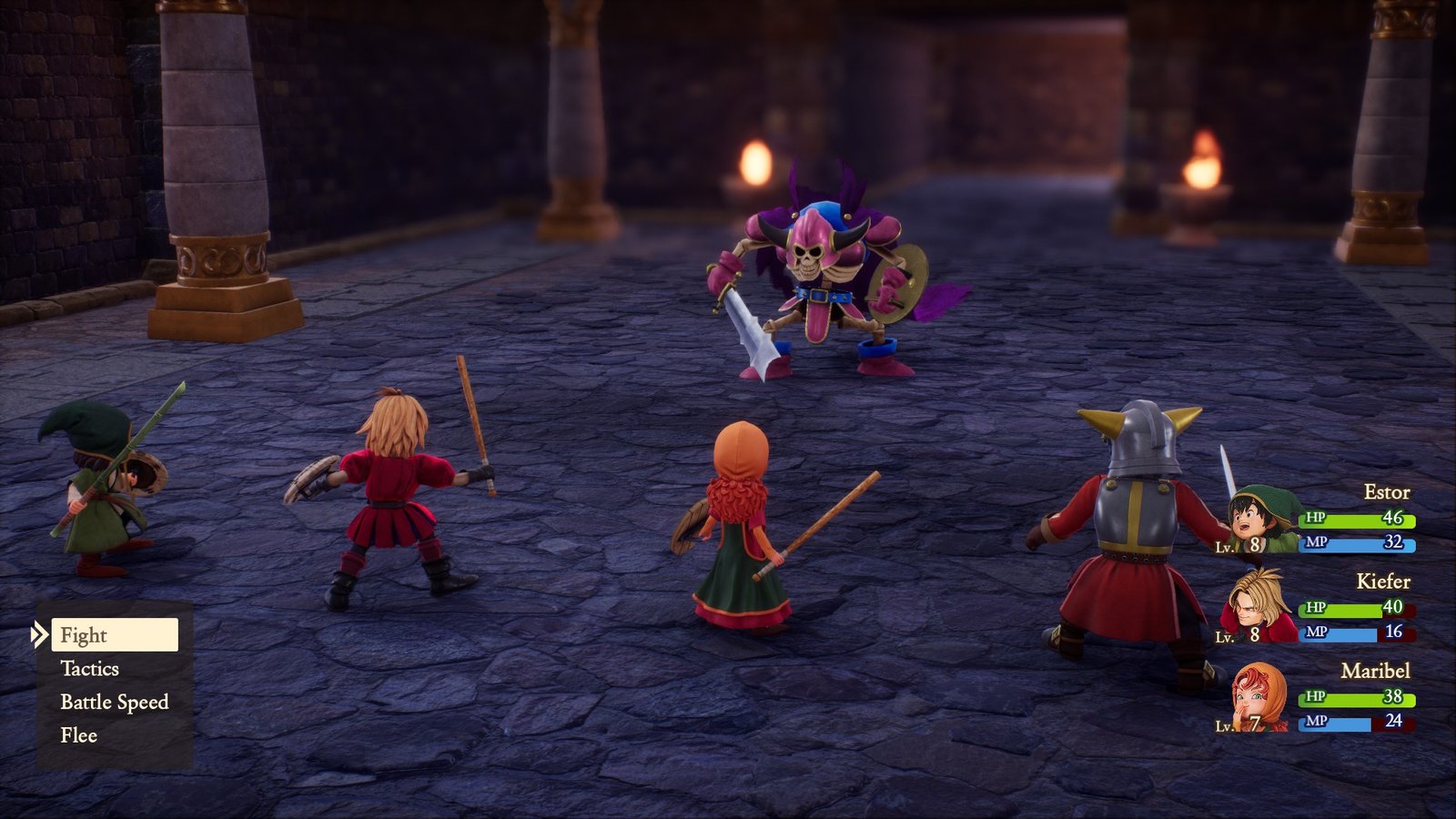Select the Battle Speed option
This screenshot has height=819, width=1456.
(113, 702)
